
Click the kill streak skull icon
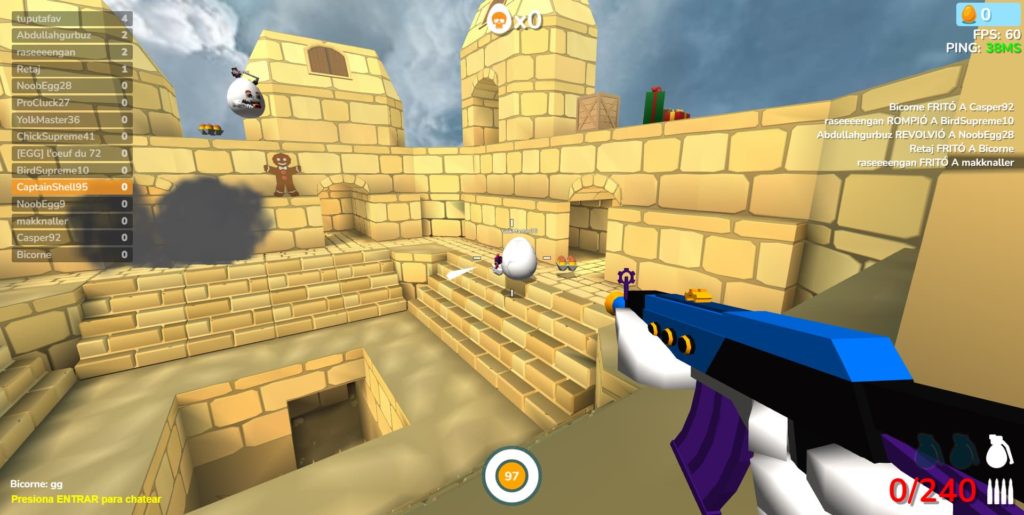[498, 18]
